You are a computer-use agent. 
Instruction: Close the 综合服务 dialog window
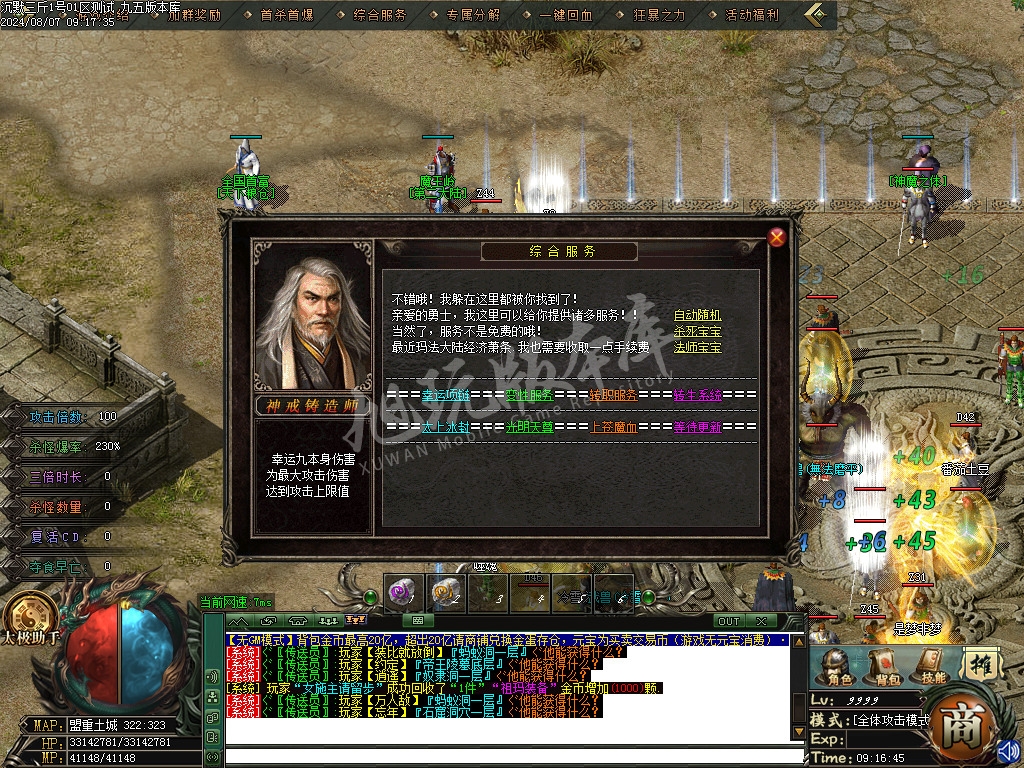[x=777, y=237]
